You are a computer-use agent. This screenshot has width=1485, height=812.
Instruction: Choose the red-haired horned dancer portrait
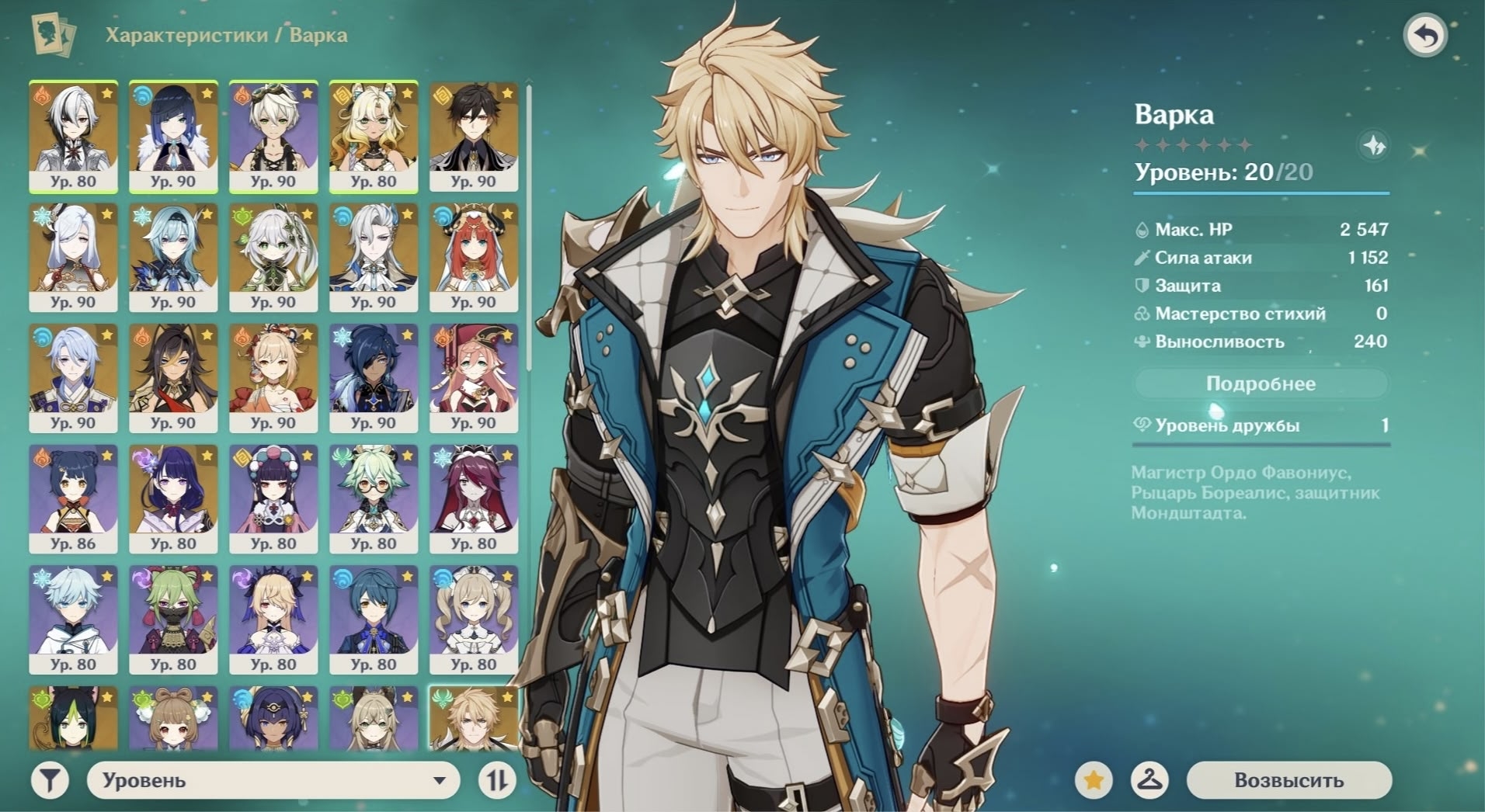[473, 257]
